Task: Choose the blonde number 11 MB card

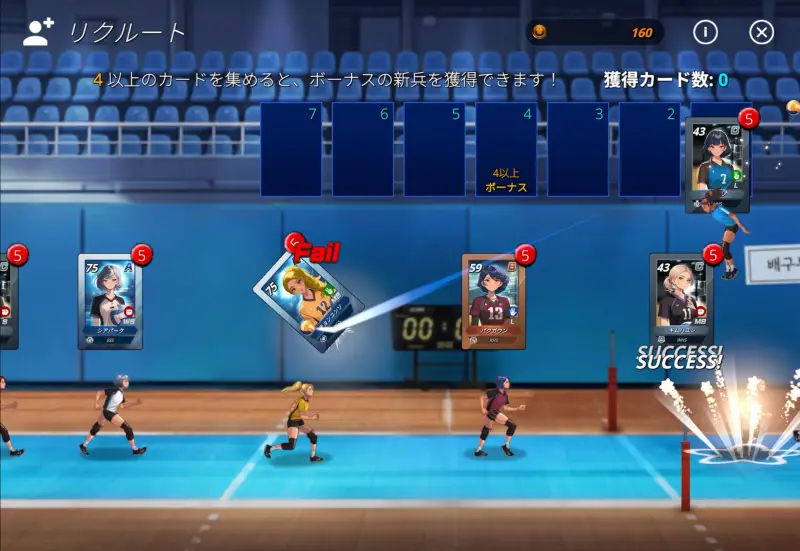Action: point(682,299)
